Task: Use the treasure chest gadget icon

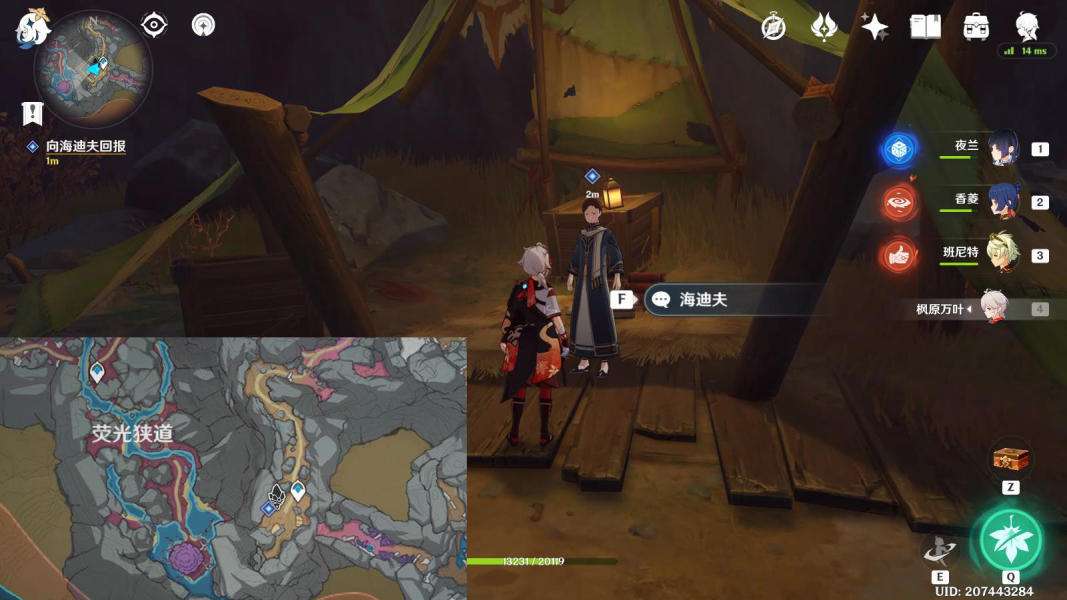Action: [x=1010, y=460]
